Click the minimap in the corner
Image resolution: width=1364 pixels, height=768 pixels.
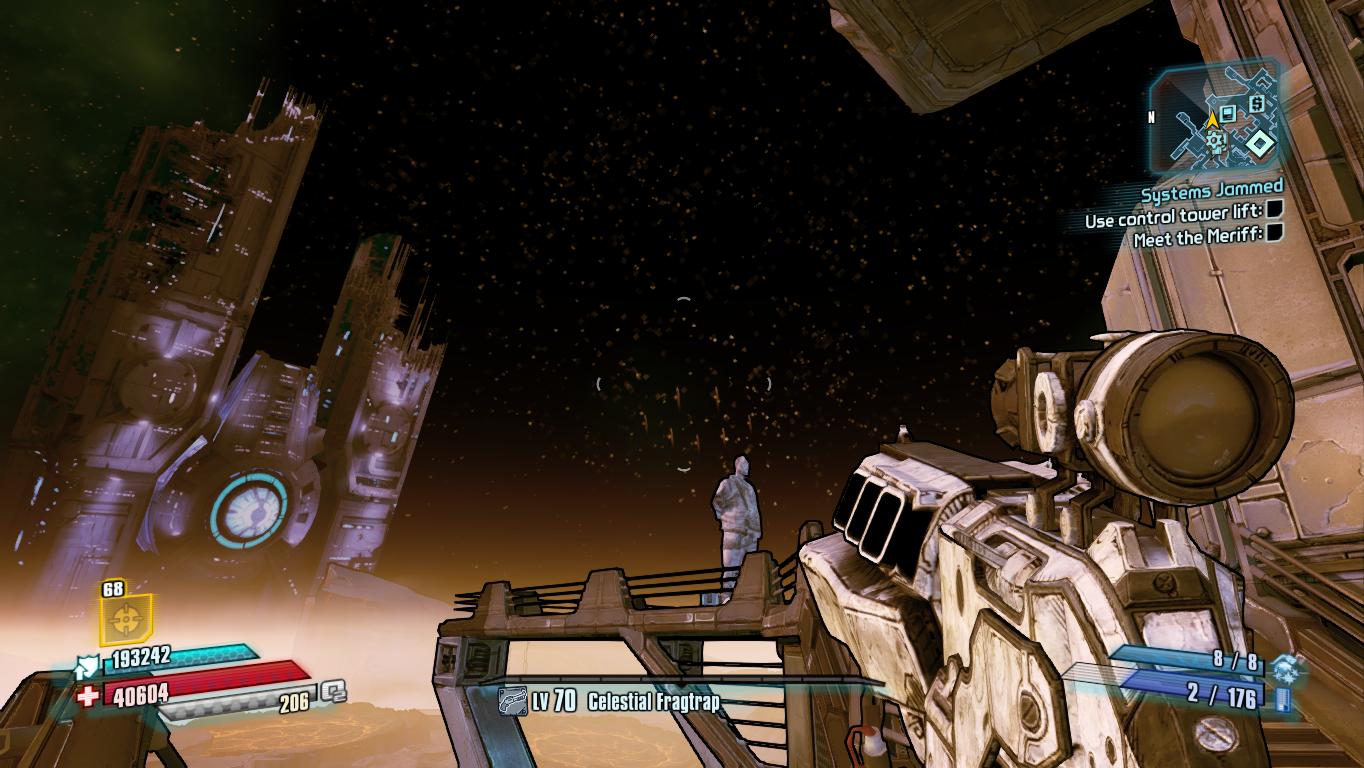point(1215,116)
